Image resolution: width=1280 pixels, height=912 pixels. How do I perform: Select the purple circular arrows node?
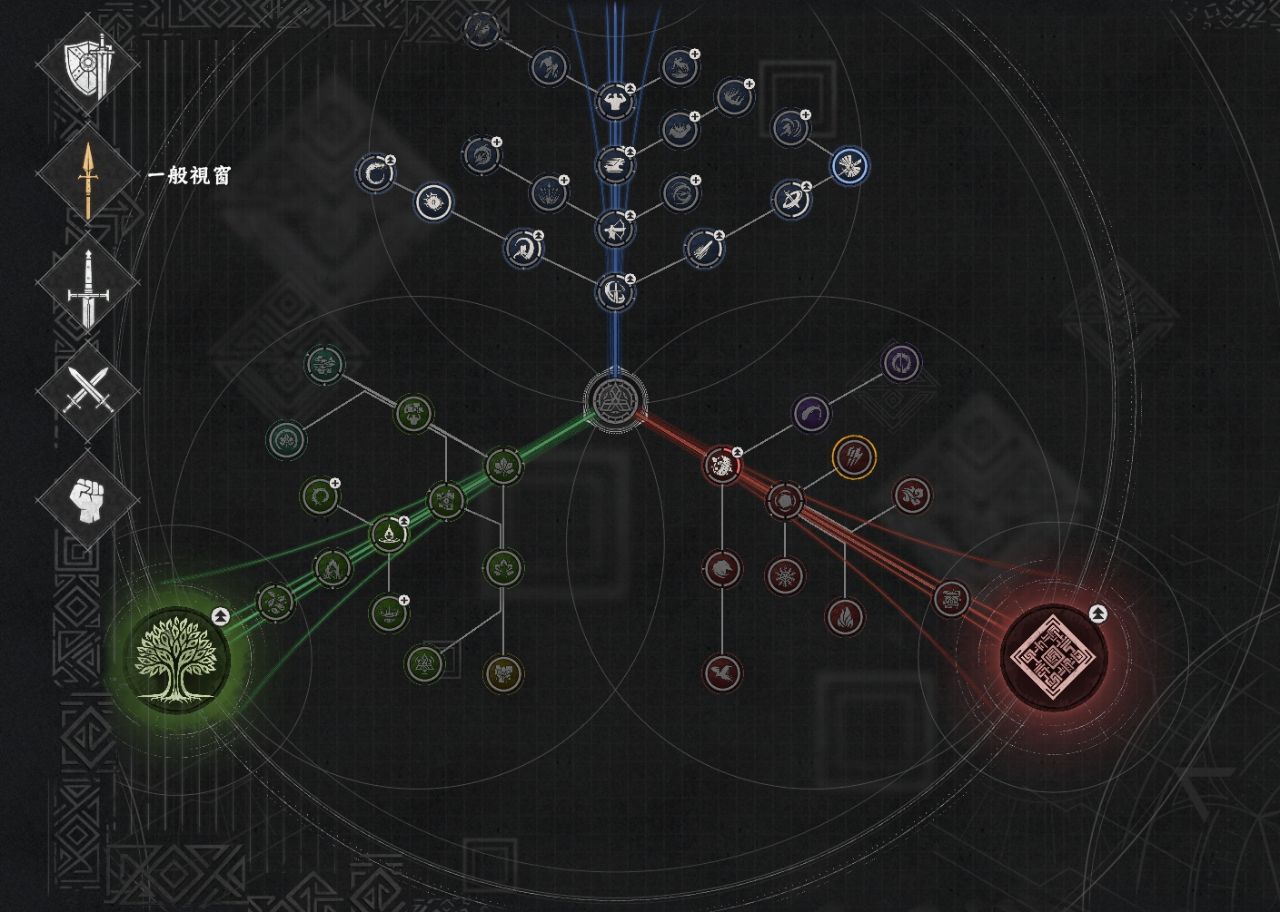900,362
